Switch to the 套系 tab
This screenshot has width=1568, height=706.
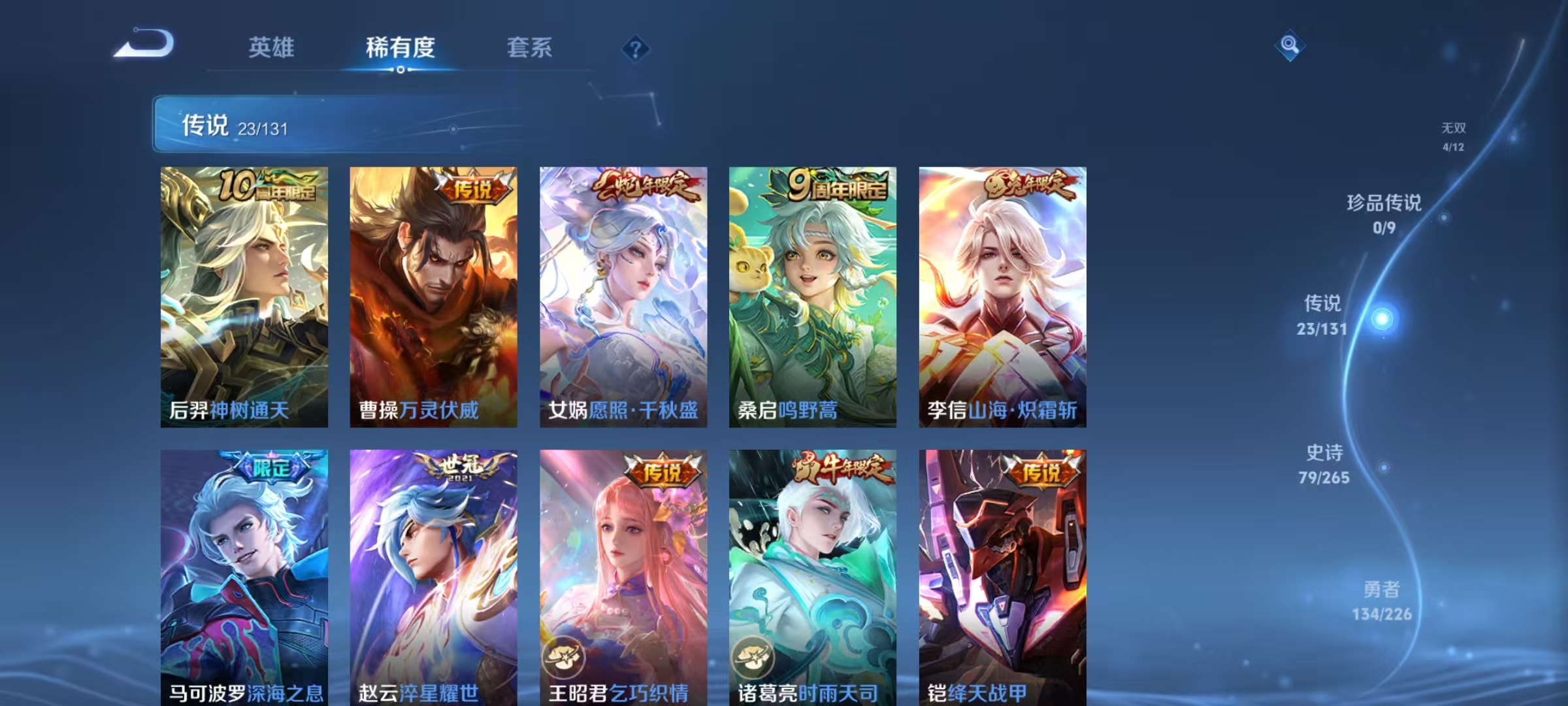pyautogui.click(x=530, y=48)
